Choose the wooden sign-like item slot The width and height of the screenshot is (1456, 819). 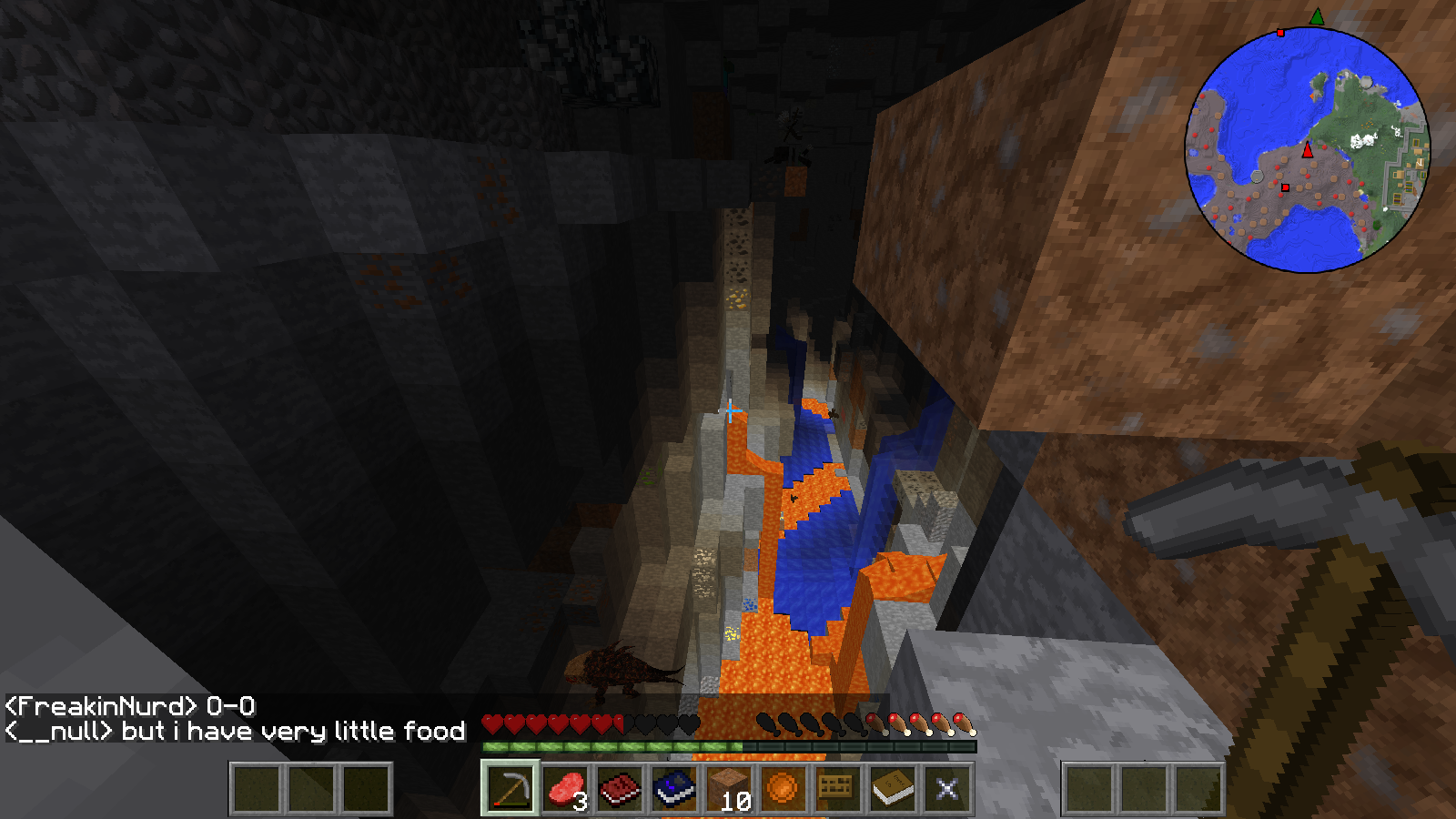tap(837, 788)
